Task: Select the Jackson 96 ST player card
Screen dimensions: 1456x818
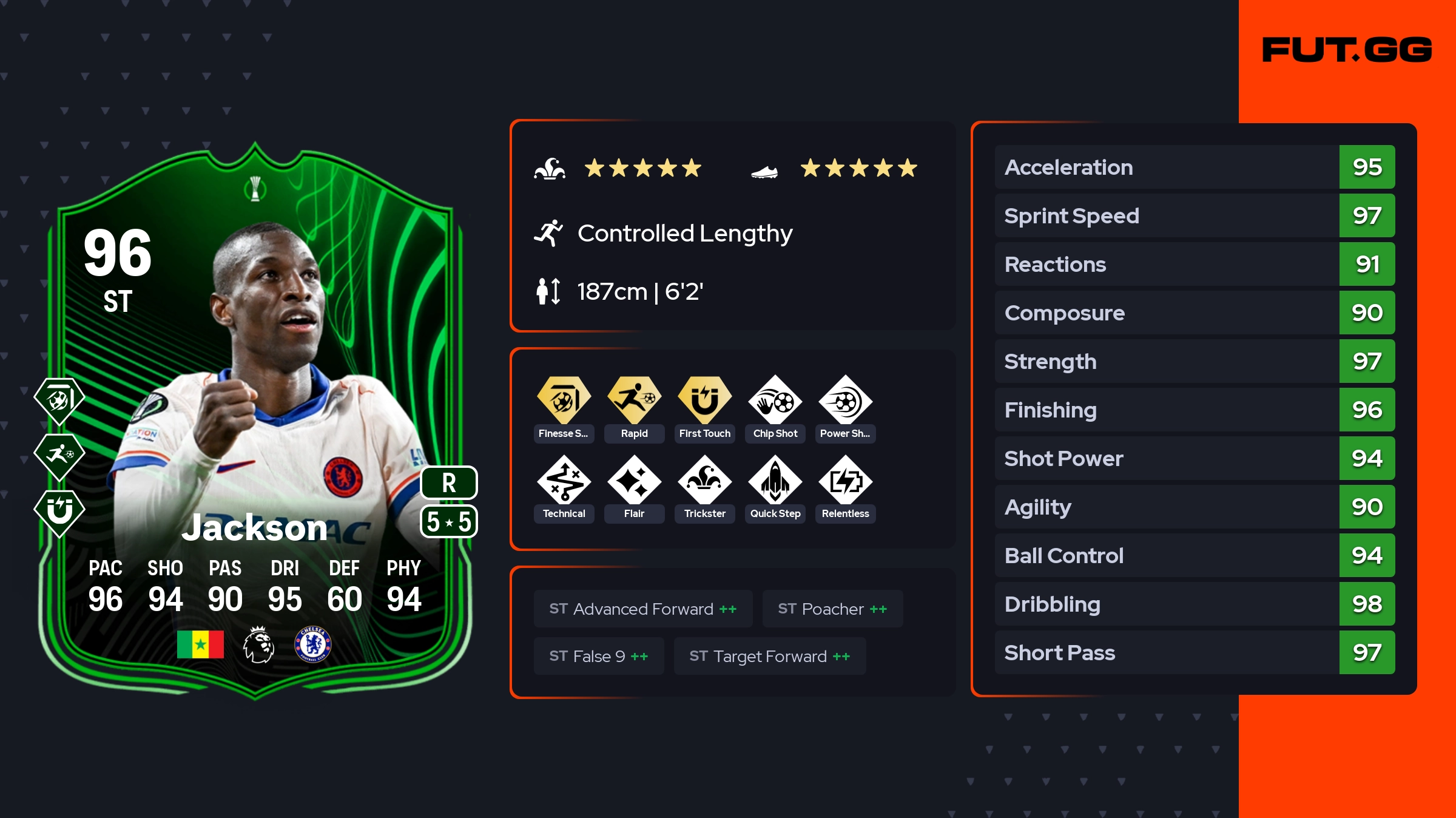Action: tap(255, 419)
